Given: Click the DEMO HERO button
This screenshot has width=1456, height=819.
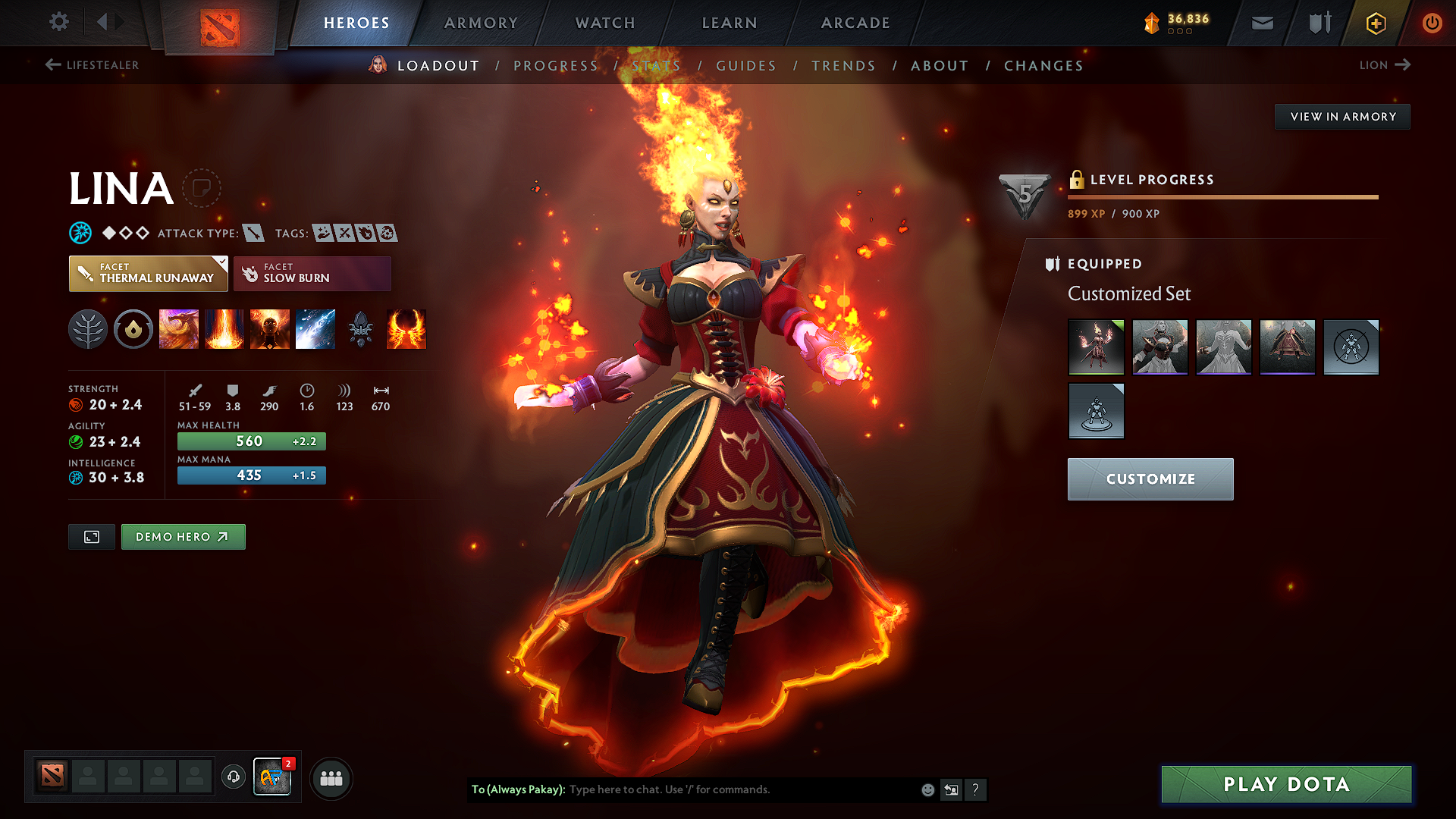Looking at the screenshot, I should (x=183, y=536).
